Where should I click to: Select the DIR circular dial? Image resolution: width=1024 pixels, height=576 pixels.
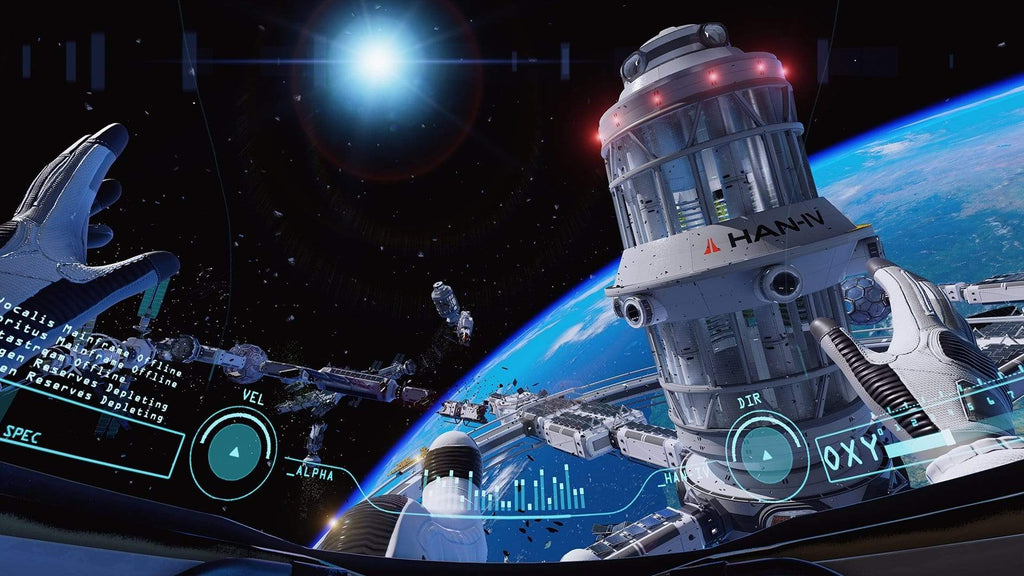(x=767, y=455)
